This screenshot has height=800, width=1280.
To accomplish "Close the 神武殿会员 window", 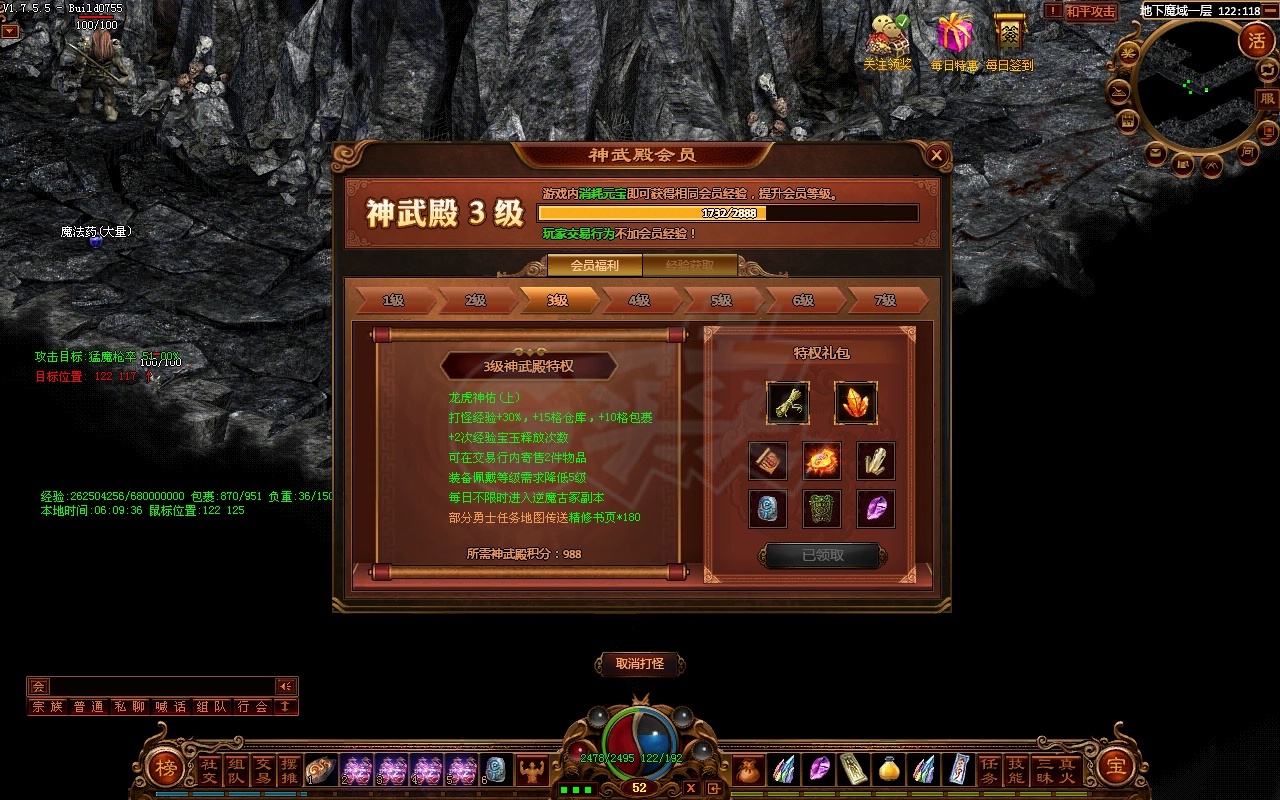I will (x=936, y=155).
